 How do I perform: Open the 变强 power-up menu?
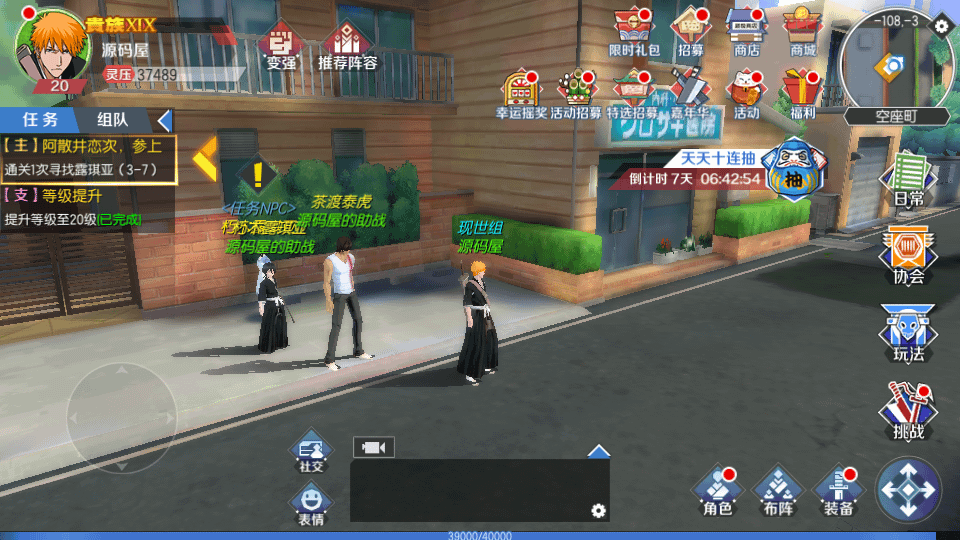point(281,45)
